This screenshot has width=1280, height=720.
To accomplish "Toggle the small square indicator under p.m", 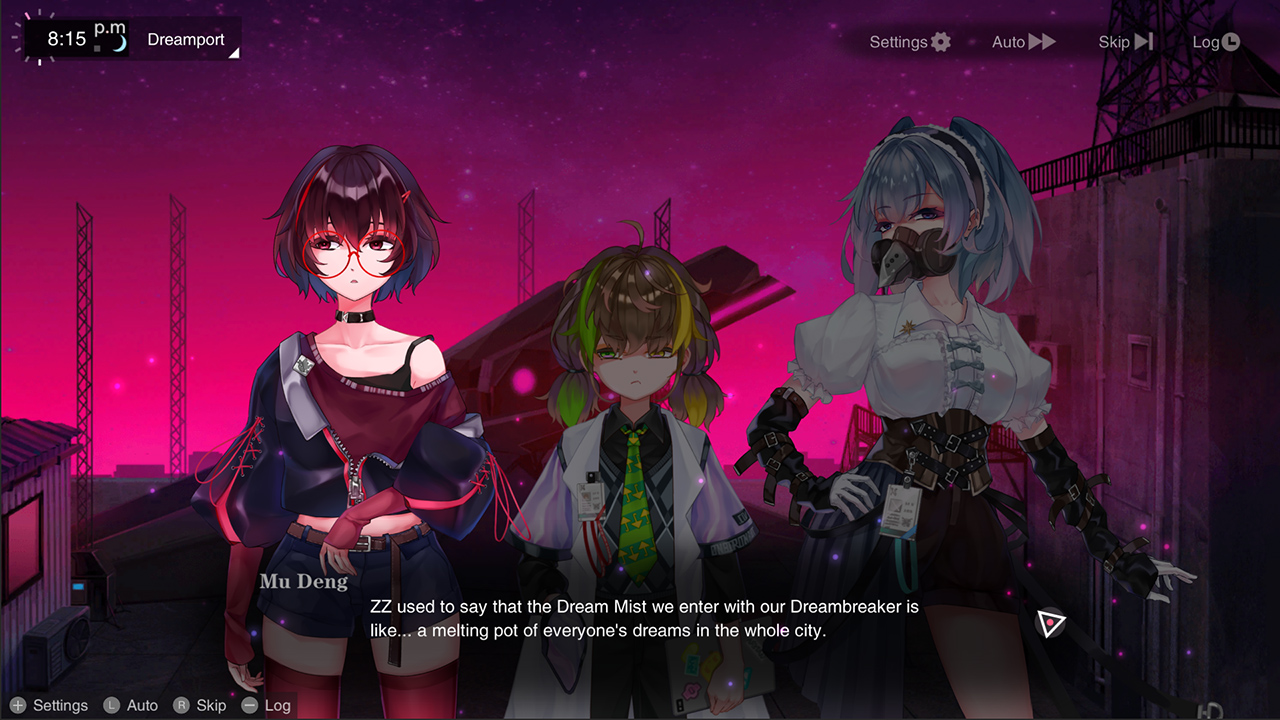I will click(96, 46).
